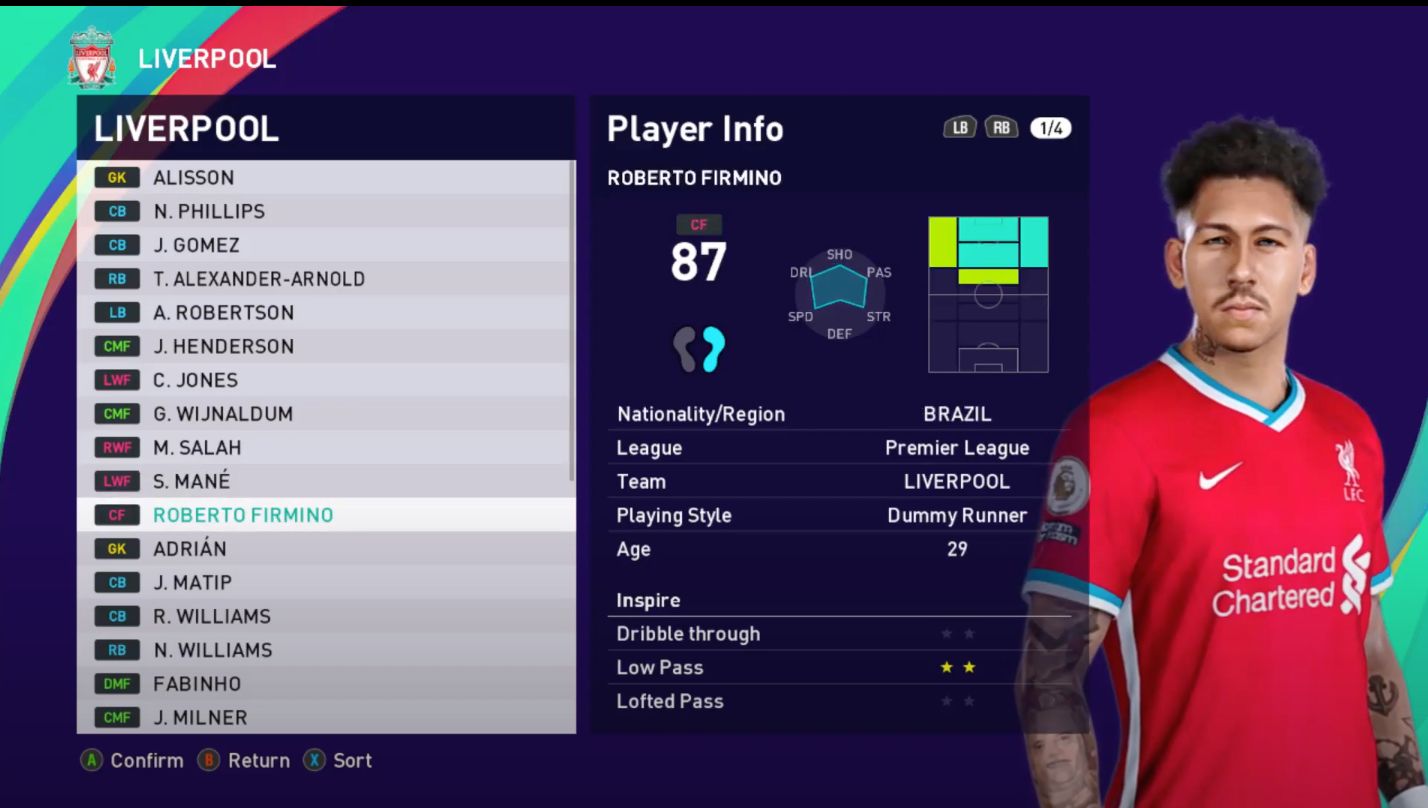
Task: Click the Liverpool crest in the top header
Action: point(91,58)
